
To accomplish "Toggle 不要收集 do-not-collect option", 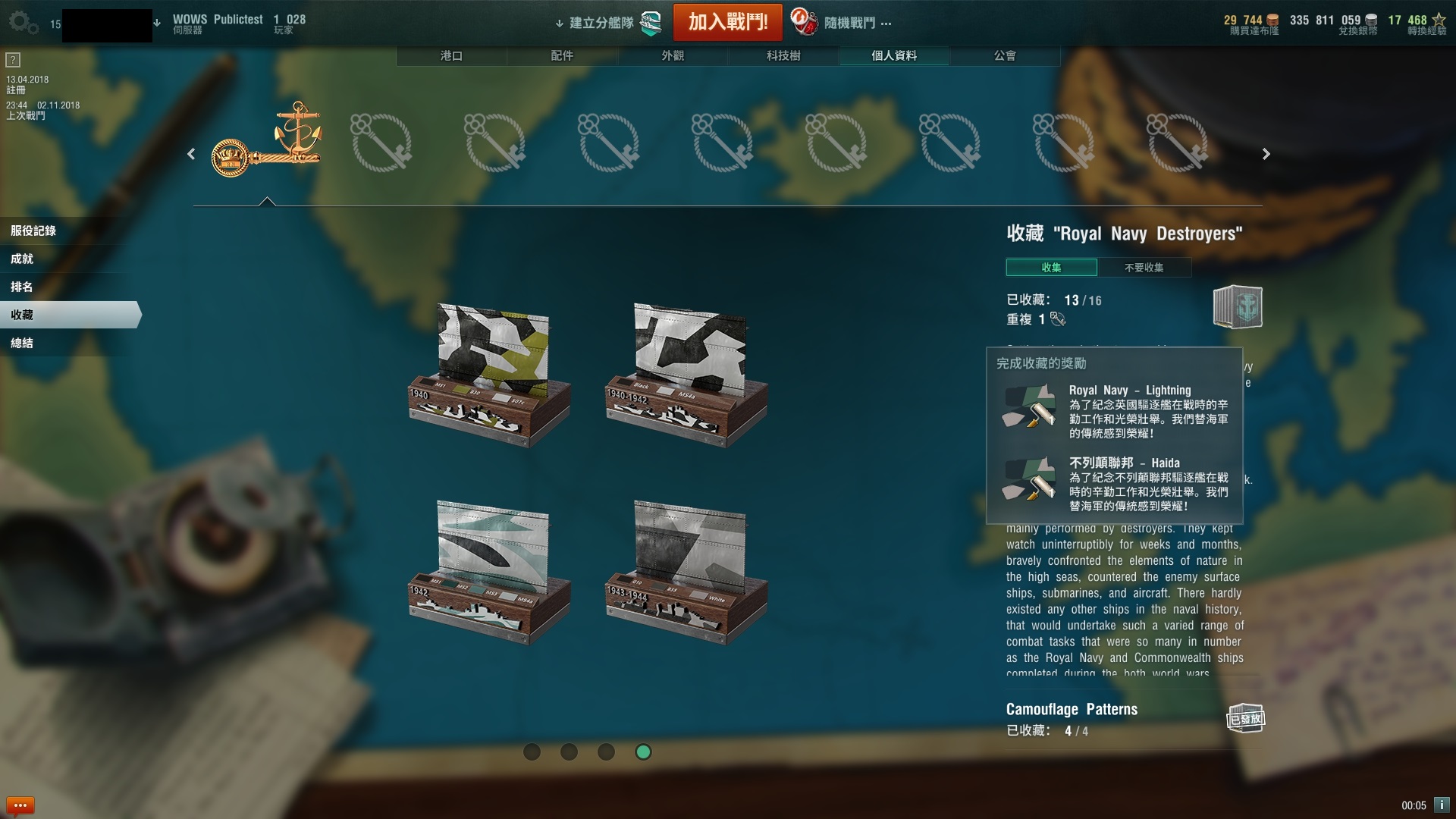I will tap(1144, 268).
